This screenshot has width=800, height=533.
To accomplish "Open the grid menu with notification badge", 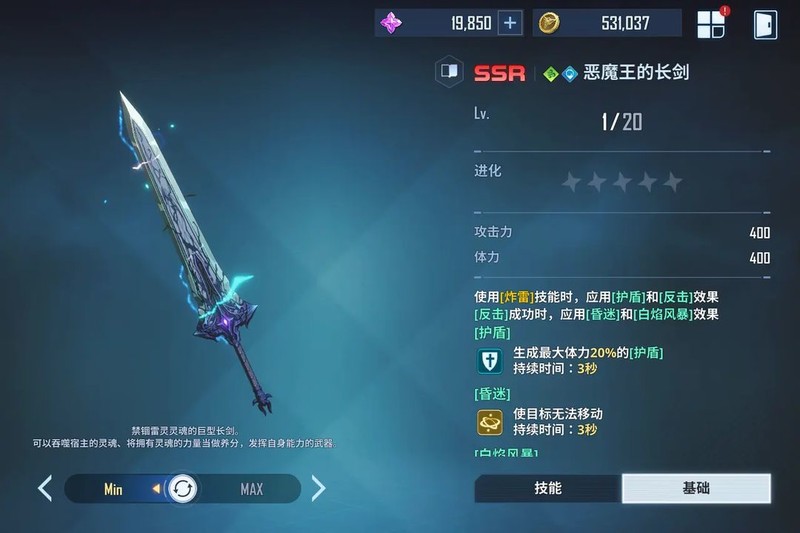I will 711,24.
